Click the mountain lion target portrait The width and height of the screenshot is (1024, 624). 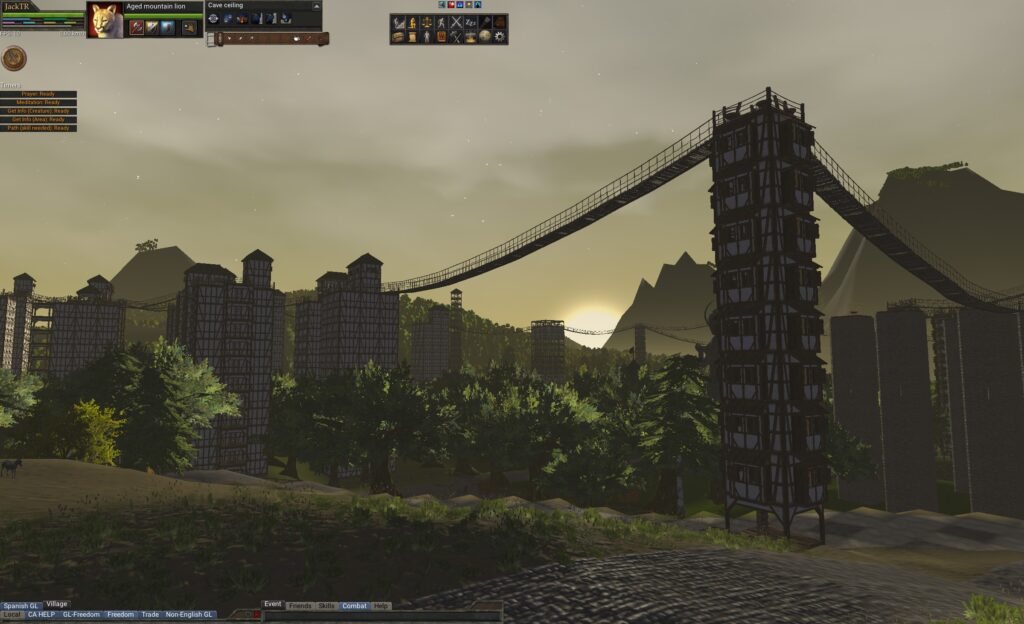coord(105,20)
